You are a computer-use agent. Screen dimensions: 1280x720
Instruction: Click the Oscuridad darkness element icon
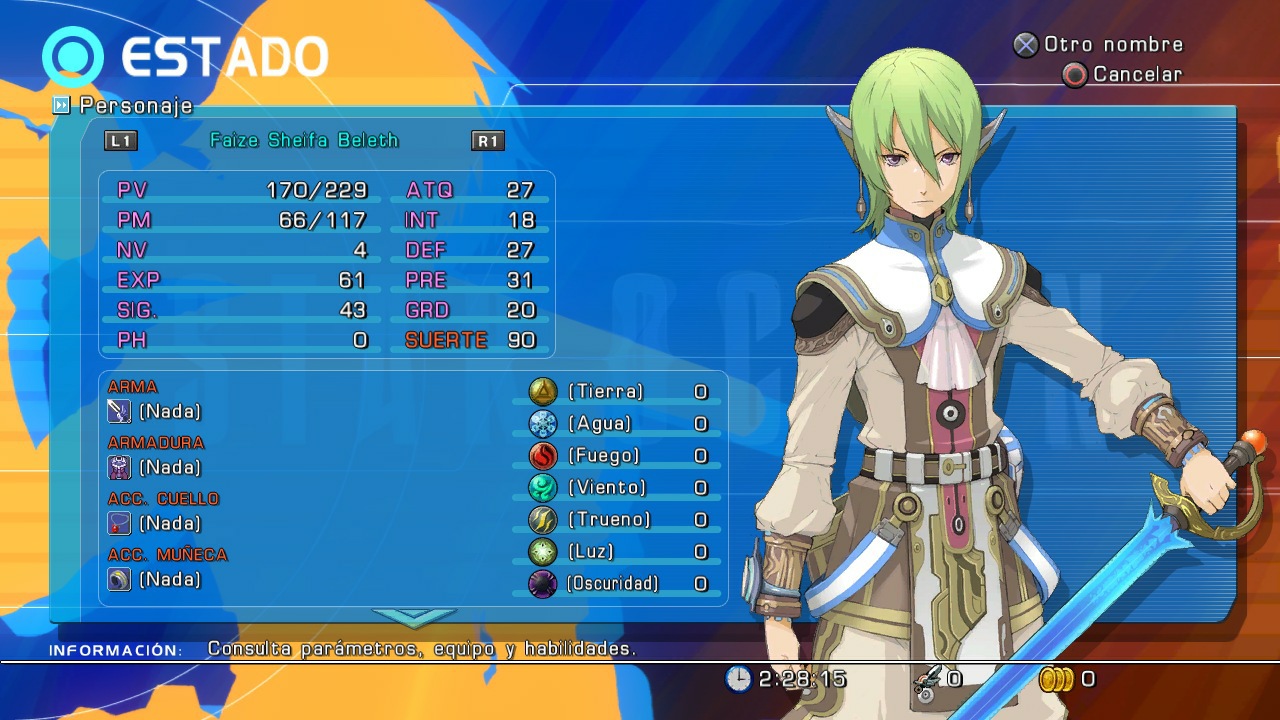[x=540, y=583]
